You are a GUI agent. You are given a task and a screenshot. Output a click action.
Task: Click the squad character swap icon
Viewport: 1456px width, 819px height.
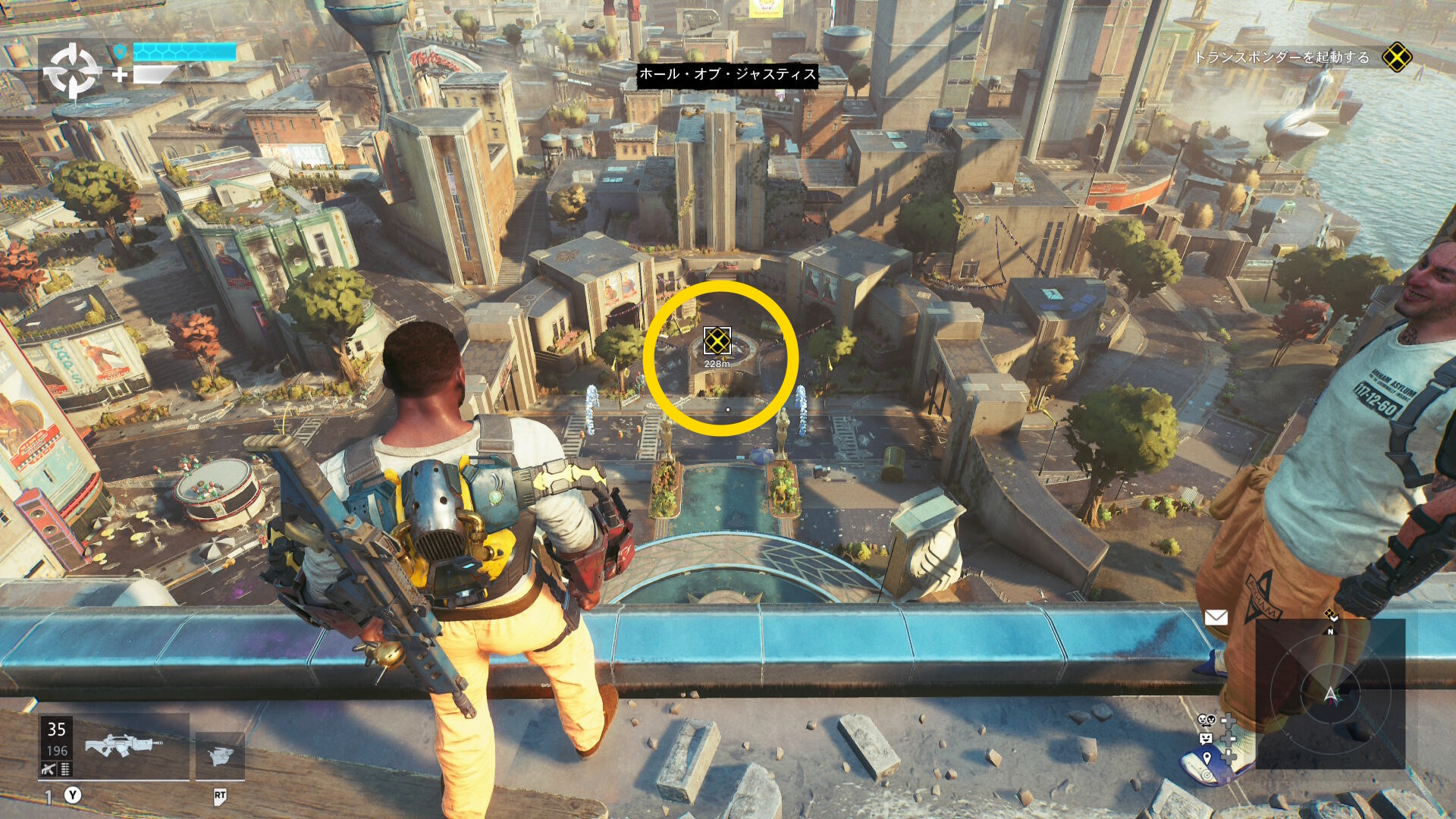pyautogui.click(x=1206, y=720)
